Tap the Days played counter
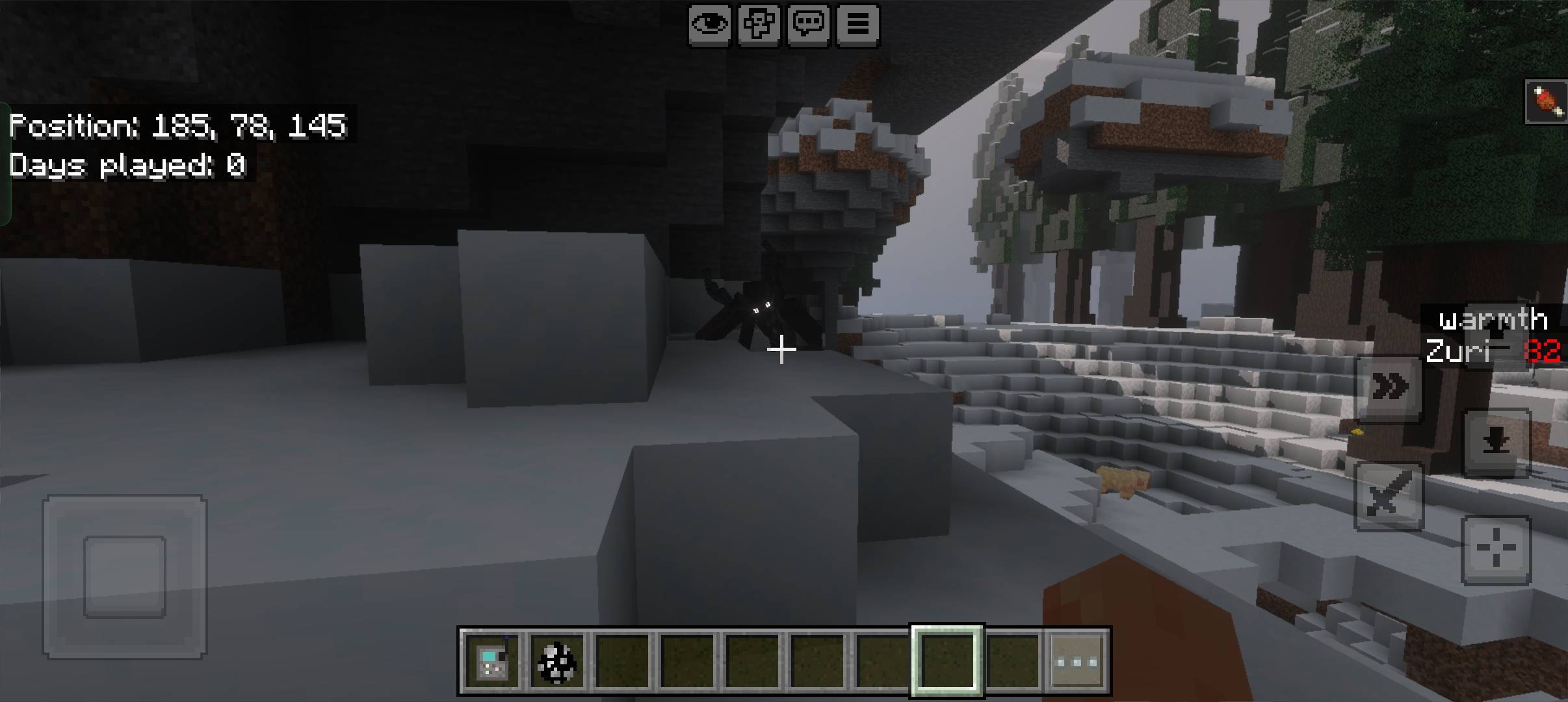This screenshot has height=702, width=1568. pos(127,166)
